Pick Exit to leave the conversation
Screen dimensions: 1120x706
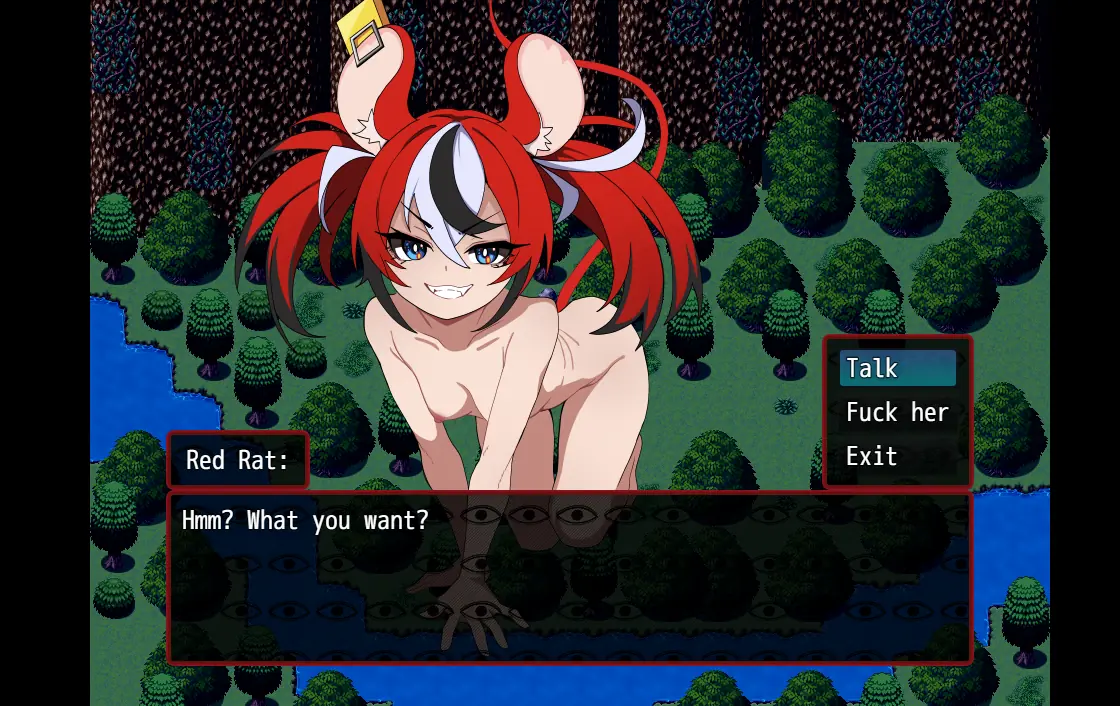pos(897,456)
